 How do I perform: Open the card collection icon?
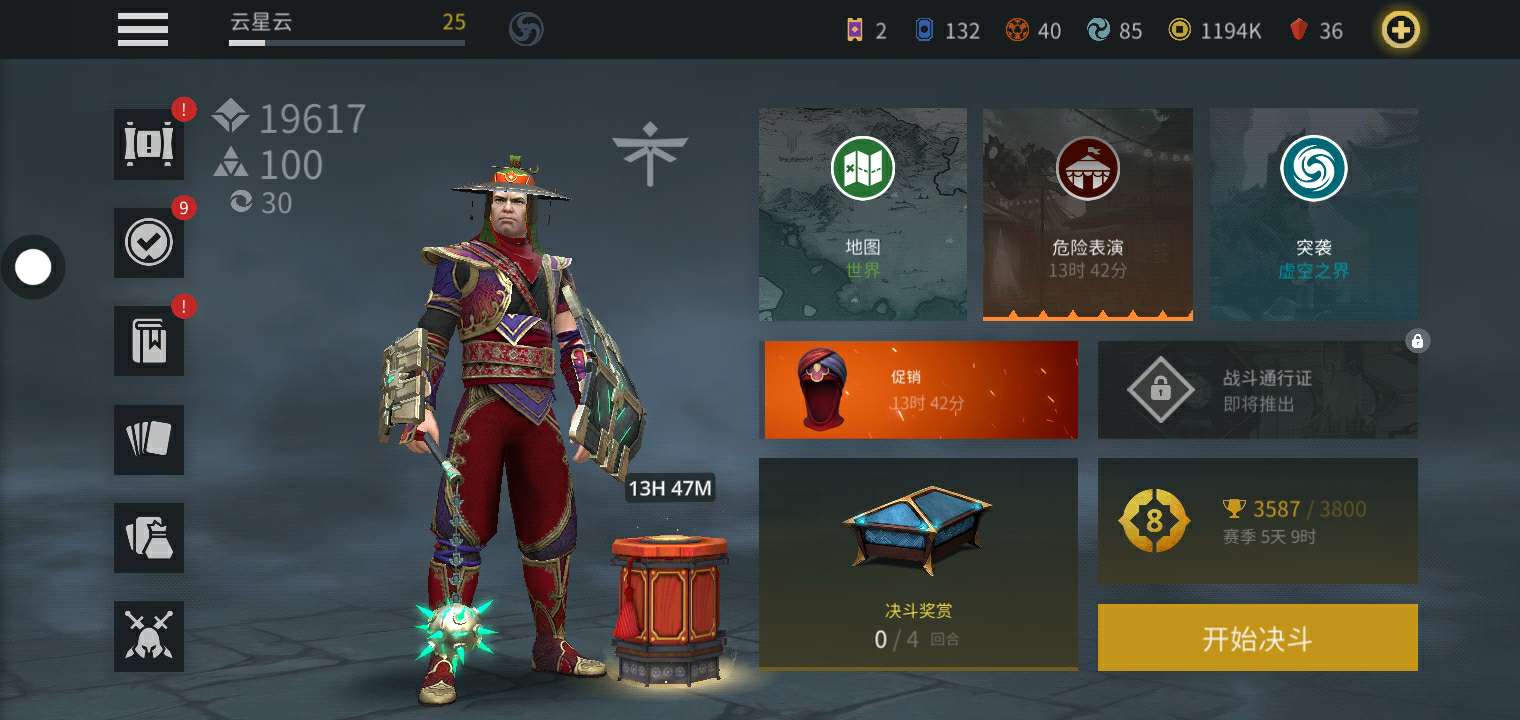point(149,439)
